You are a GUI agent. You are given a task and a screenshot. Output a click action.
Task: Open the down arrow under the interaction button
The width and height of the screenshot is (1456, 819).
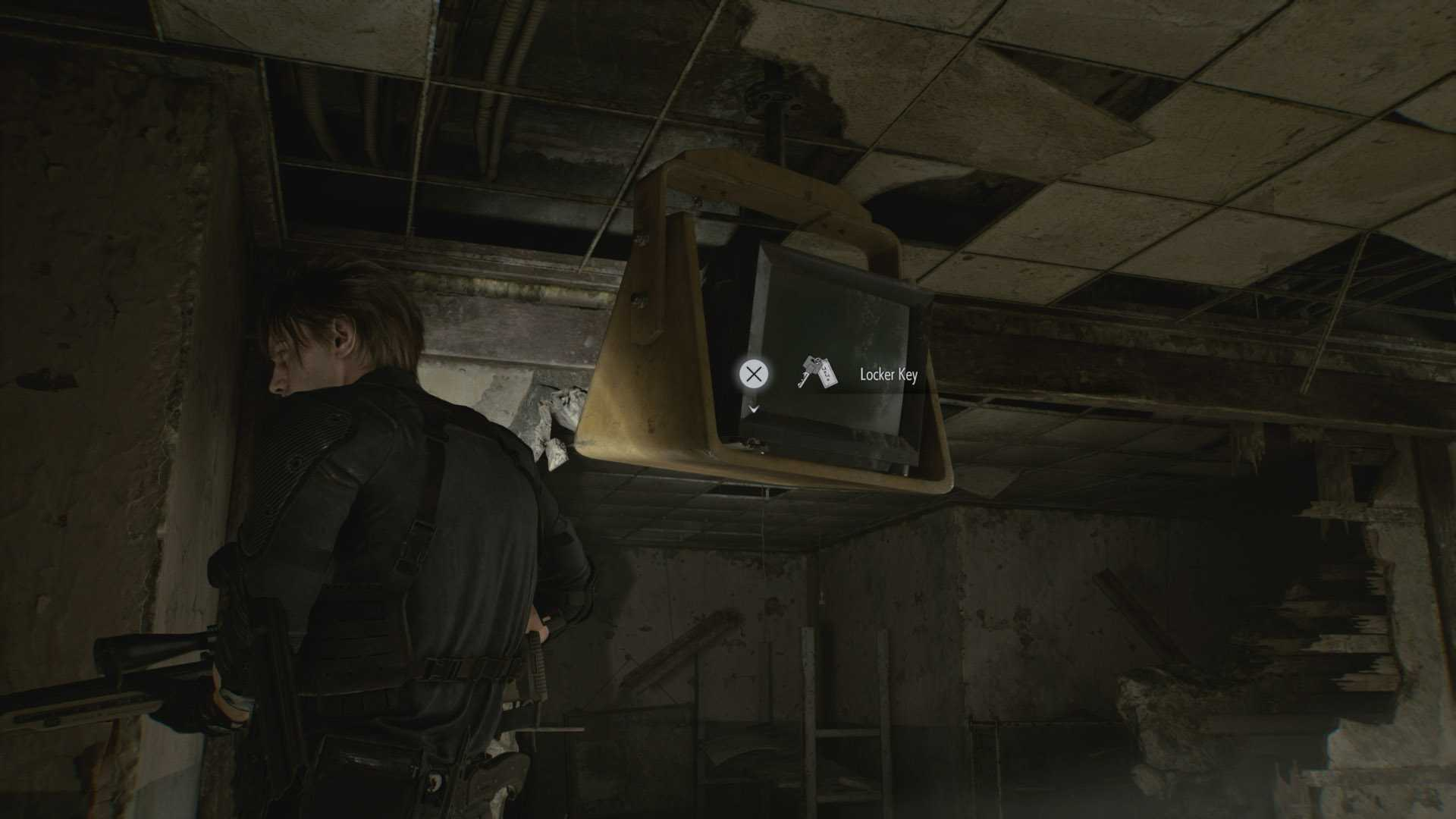click(x=755, y=408)
